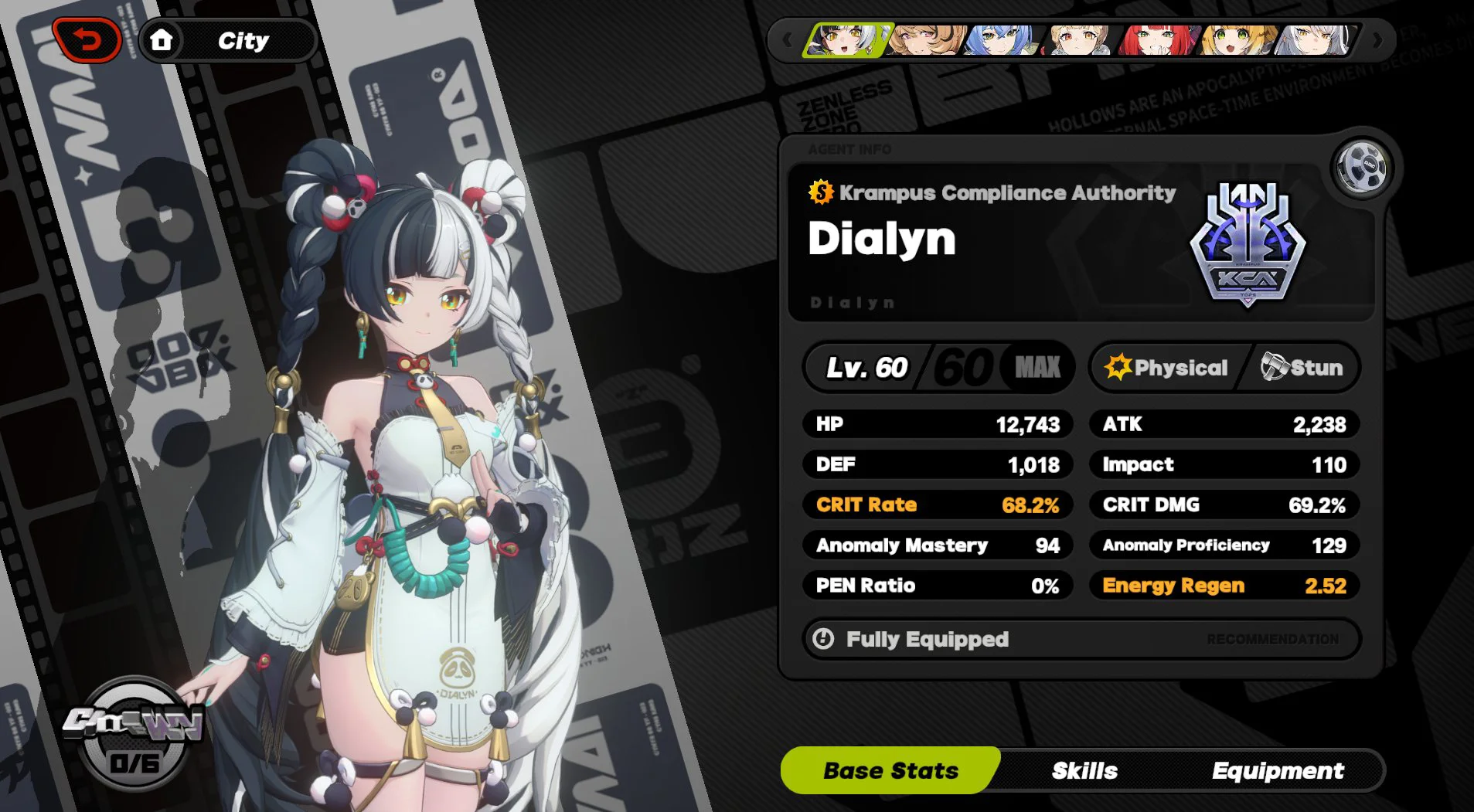Switch to the Skills tab
Viewport: 1474px width, 812px height.
click(x=1083, y=770)
